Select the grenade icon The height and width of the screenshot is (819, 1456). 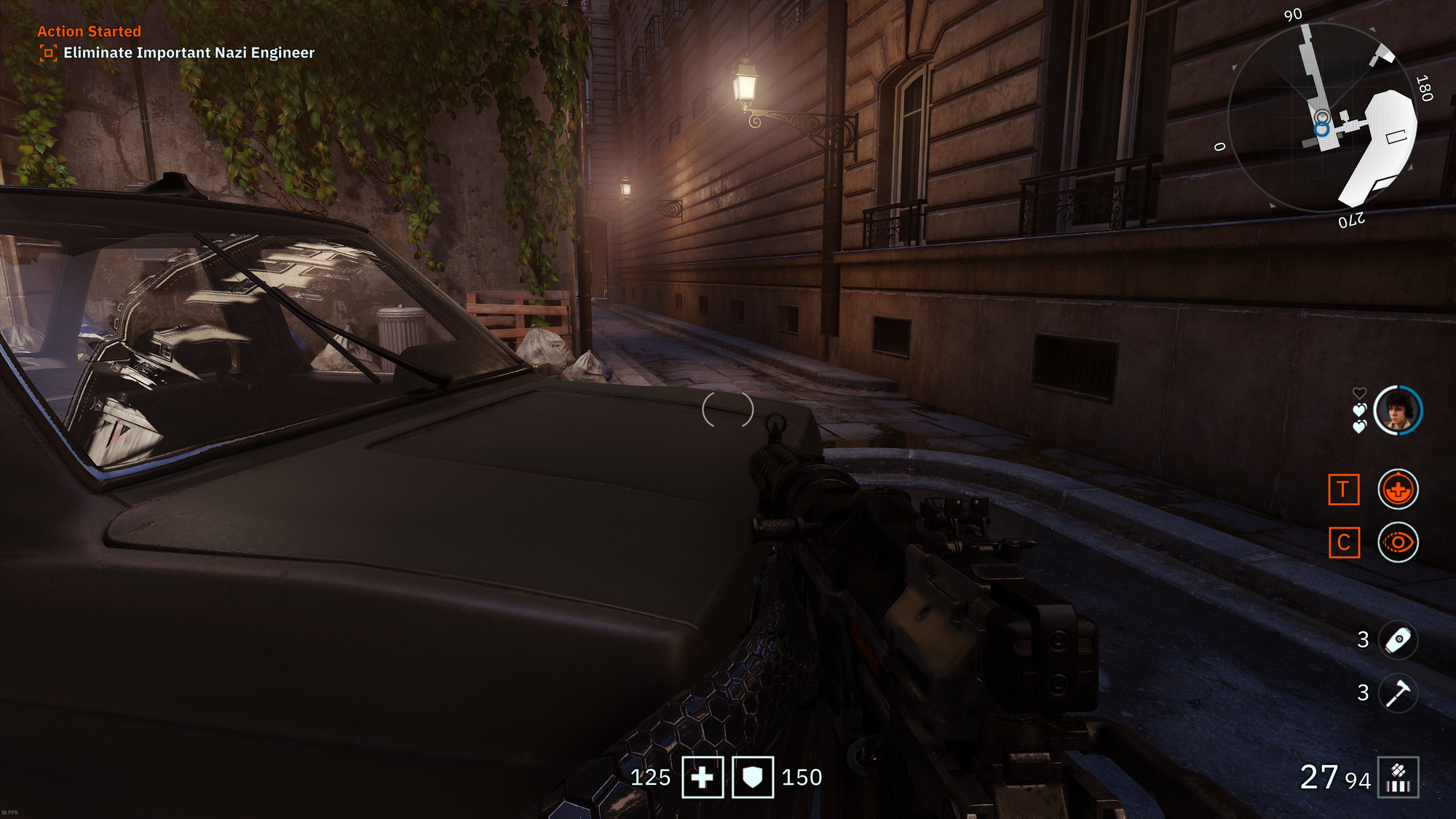click(x=1398, y=641)
